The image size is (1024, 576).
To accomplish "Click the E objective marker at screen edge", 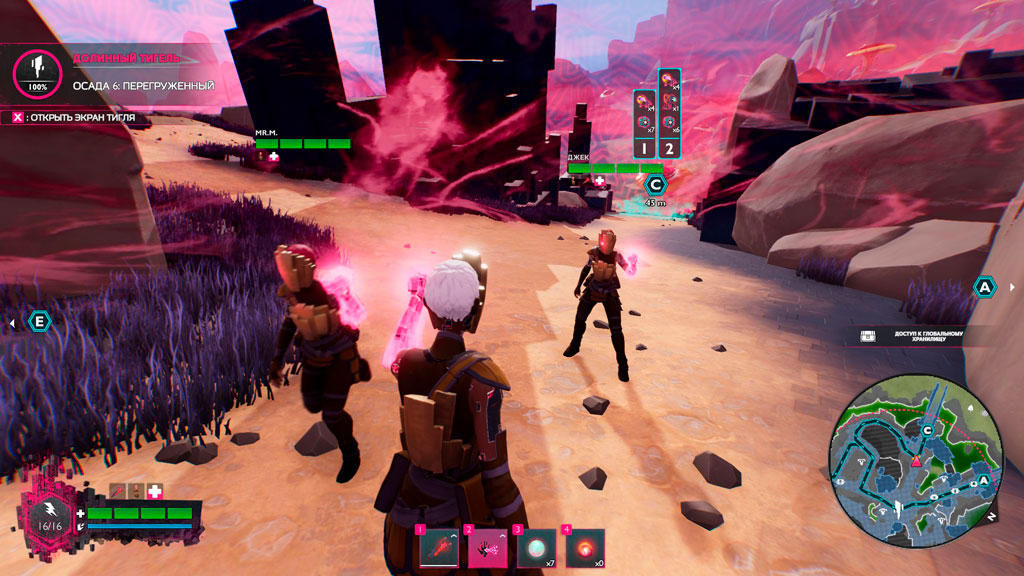I will 40,321.
